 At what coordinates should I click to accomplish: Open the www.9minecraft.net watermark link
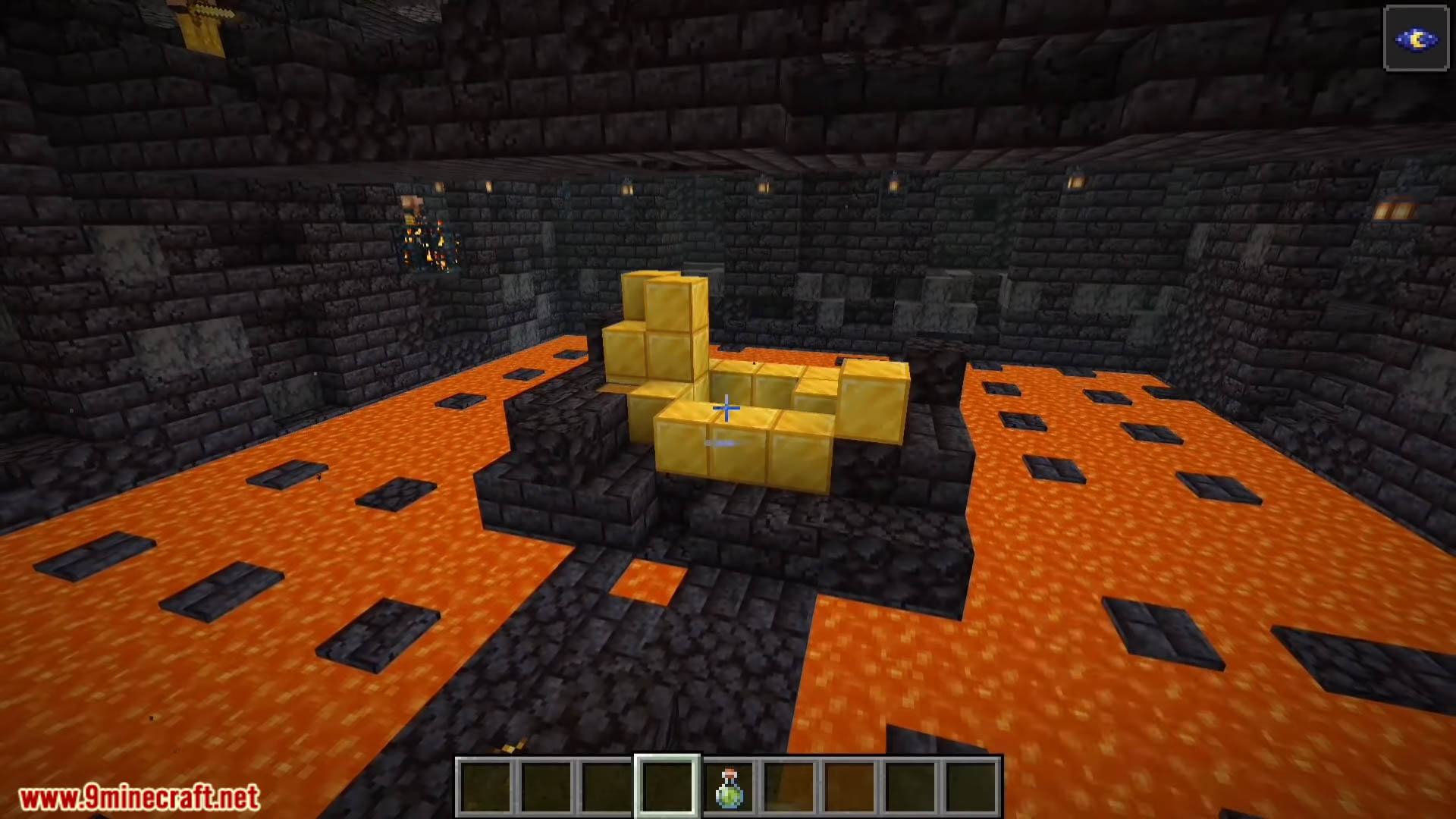click(139, 798)
